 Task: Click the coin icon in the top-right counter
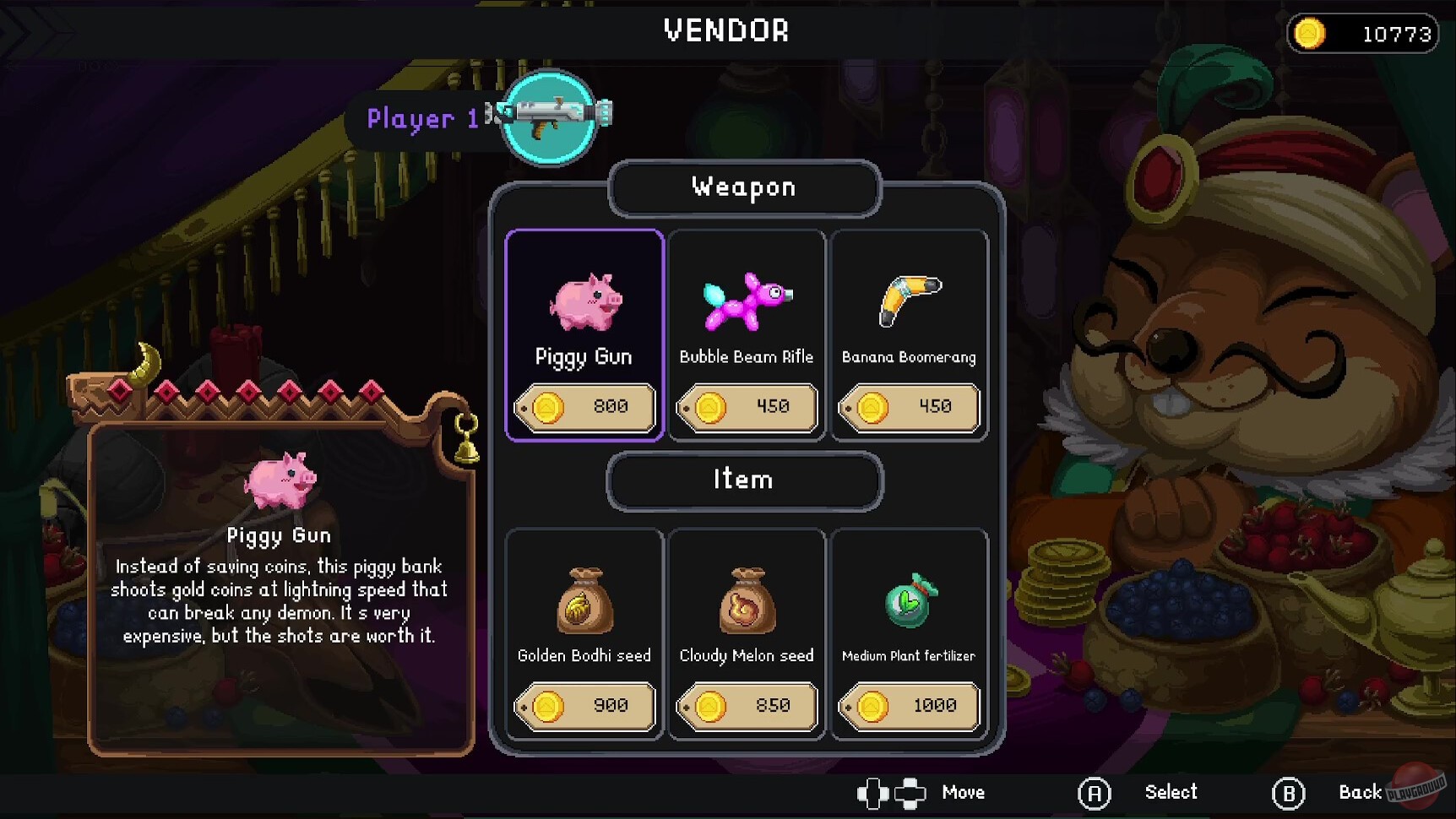click(1311, 34)
